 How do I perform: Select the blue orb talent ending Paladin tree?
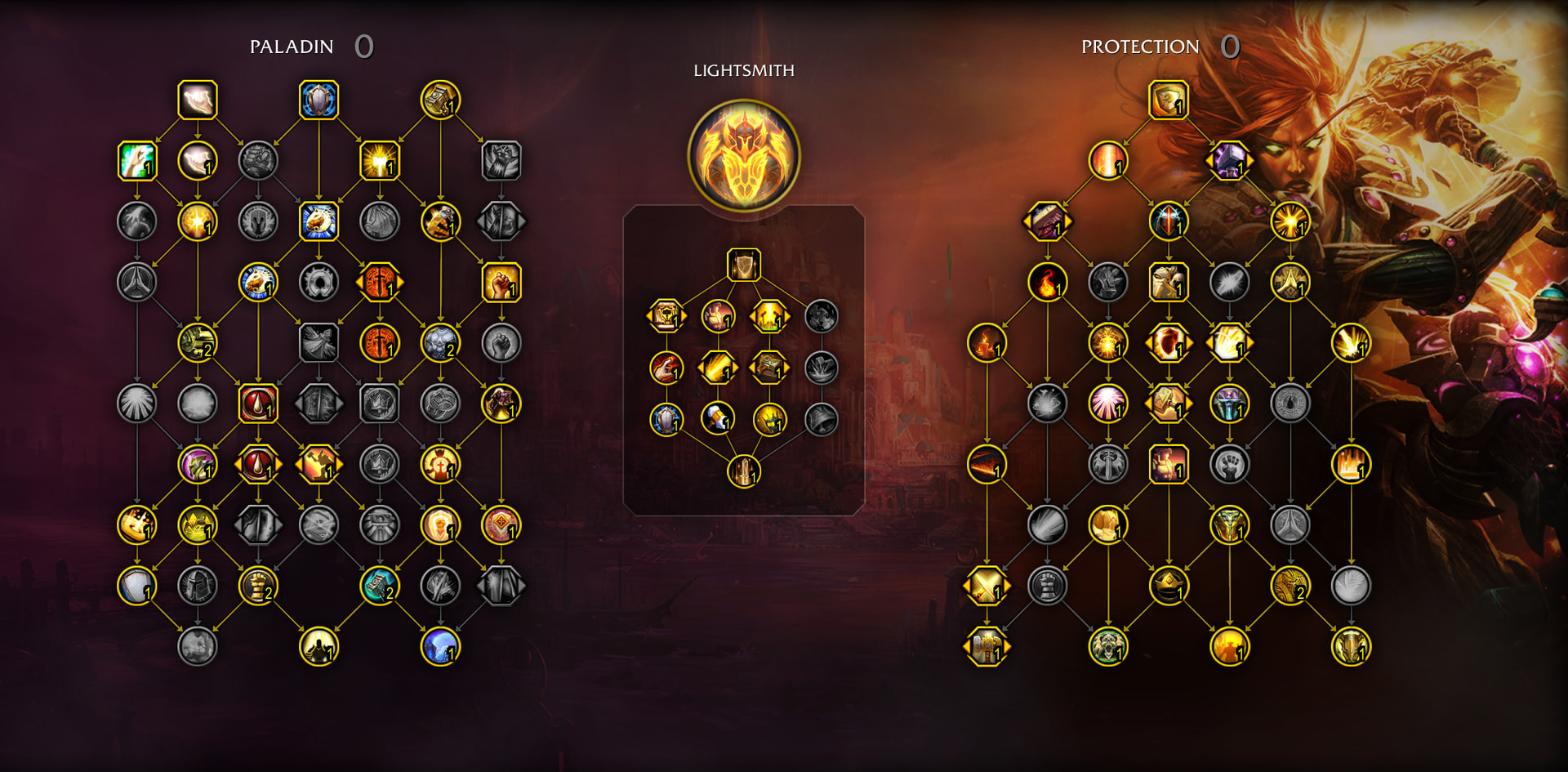[x=440, y=646]
